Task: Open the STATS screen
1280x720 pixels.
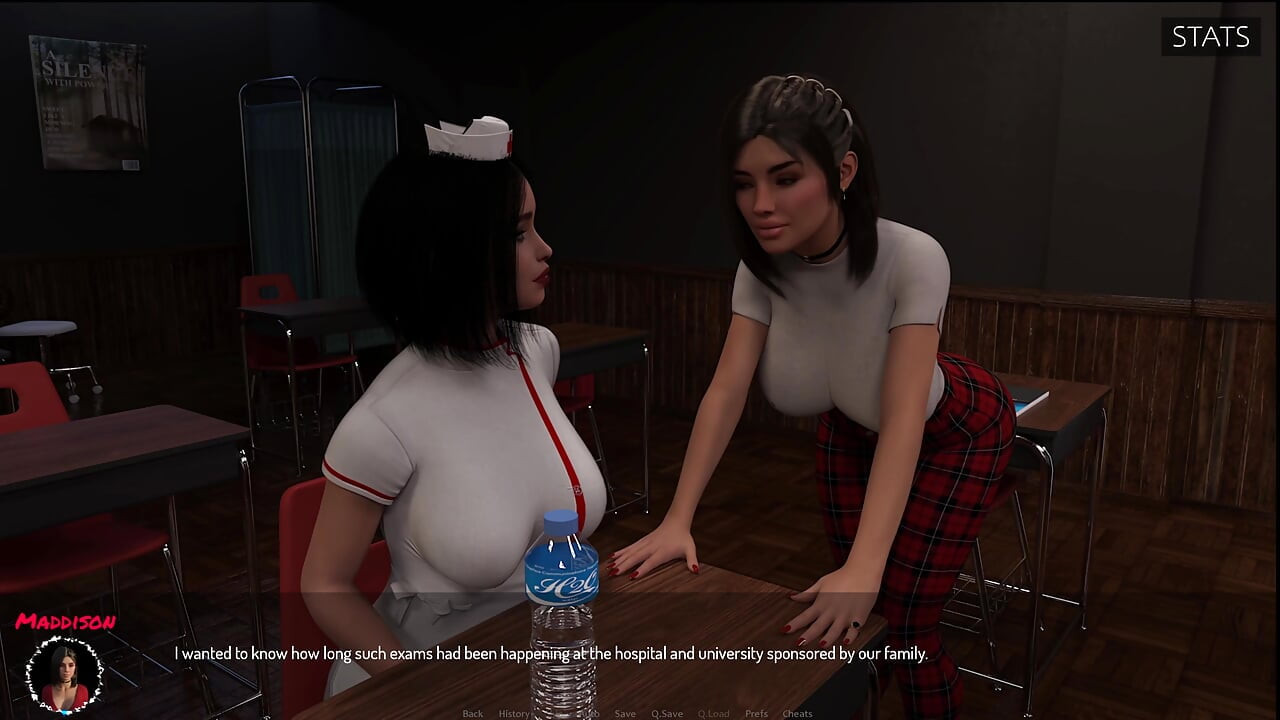Action: pyautogui.click(x=1210, y=37)
